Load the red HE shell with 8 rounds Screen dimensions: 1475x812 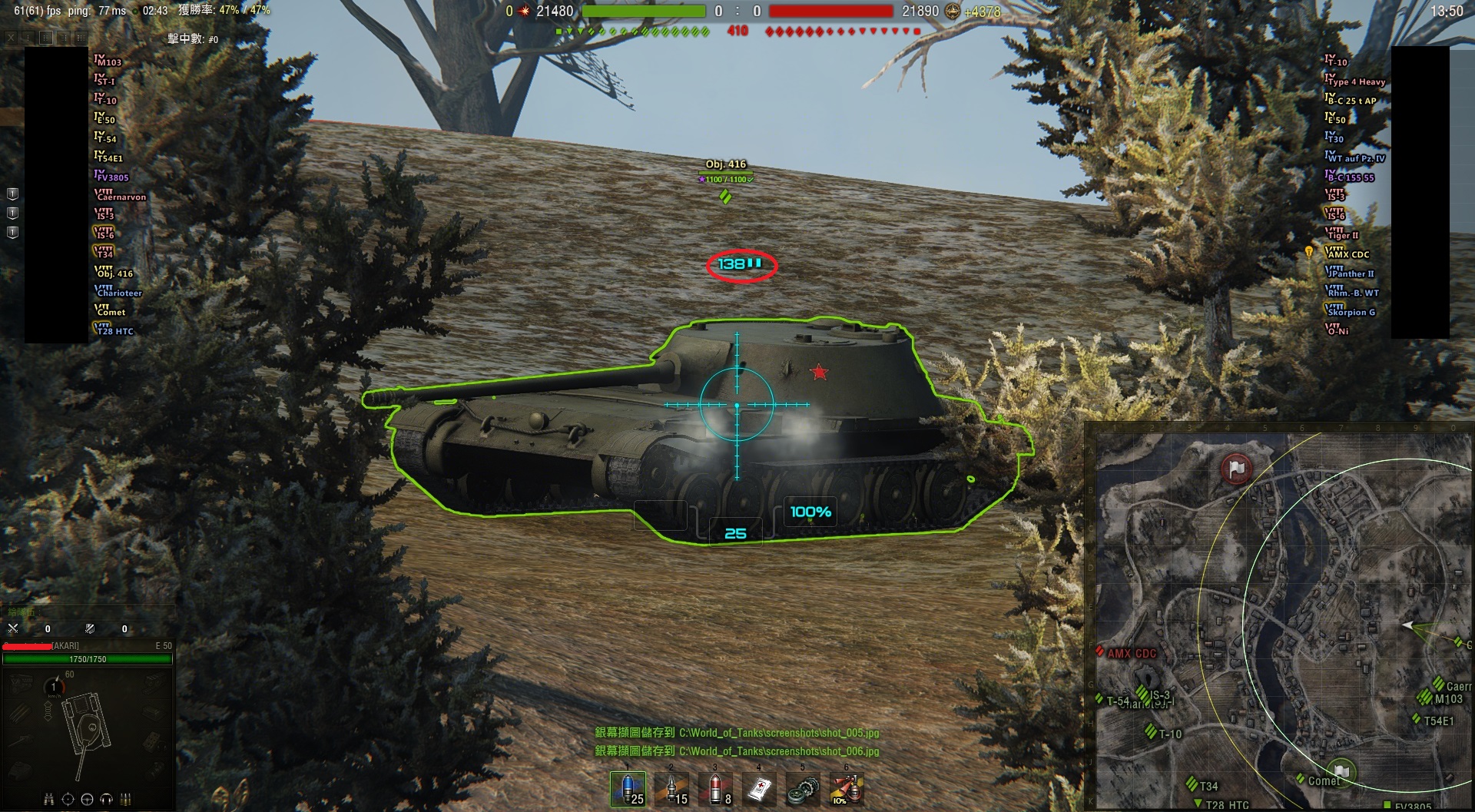pos(715,789)
